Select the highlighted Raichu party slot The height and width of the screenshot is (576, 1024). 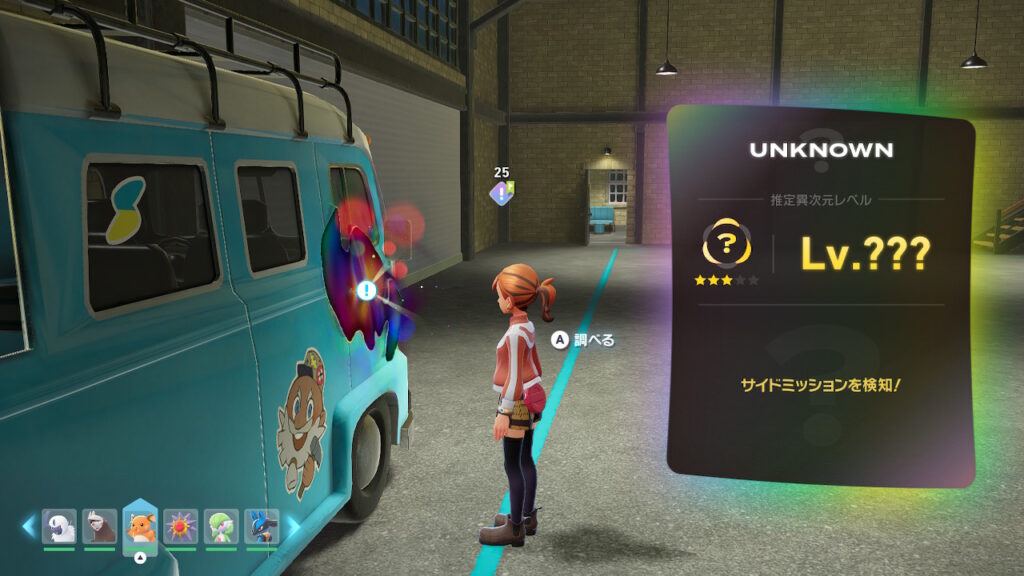click(140, 527)
